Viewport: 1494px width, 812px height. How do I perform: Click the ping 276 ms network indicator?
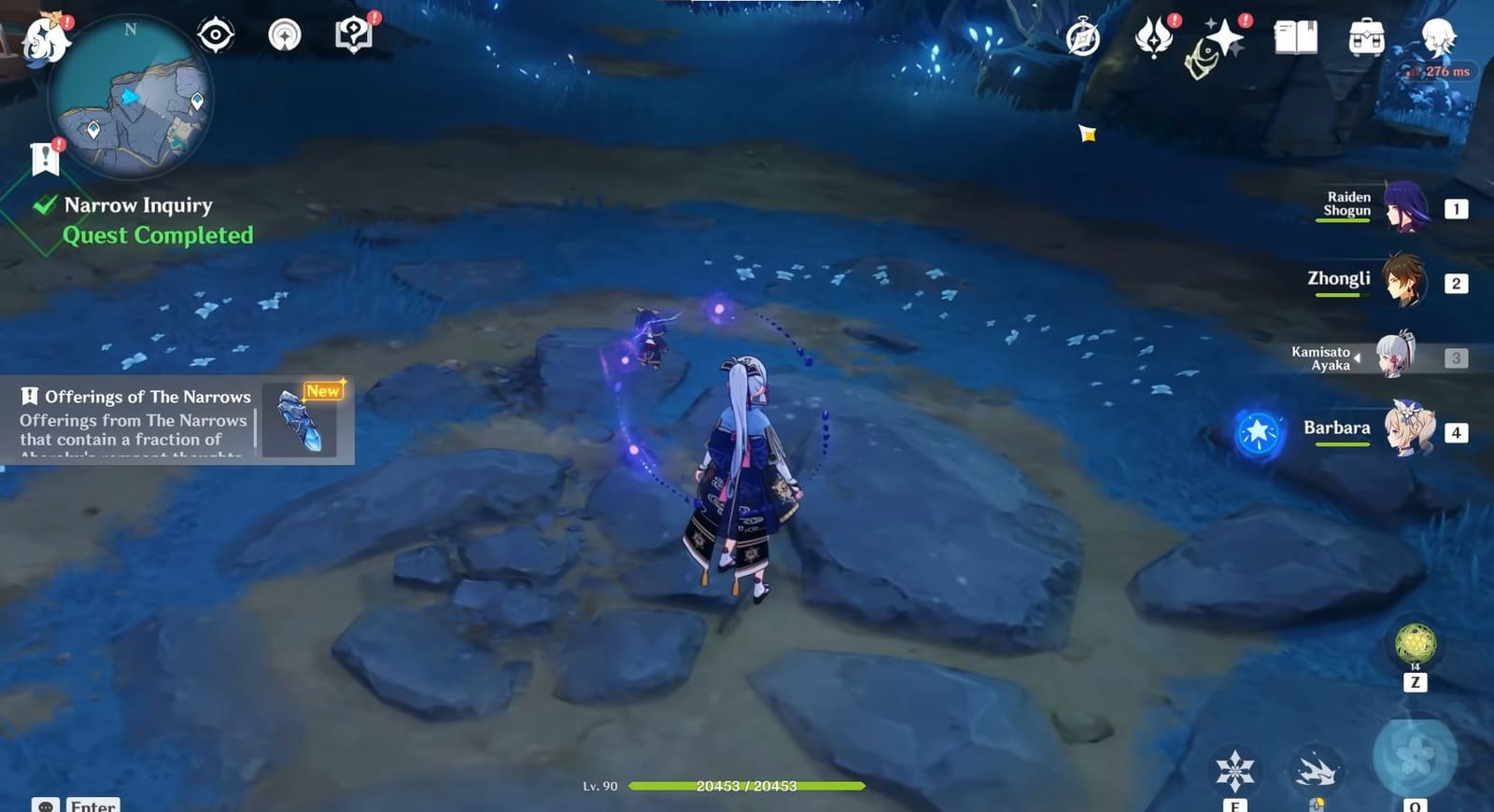(x=1436, y=70)
